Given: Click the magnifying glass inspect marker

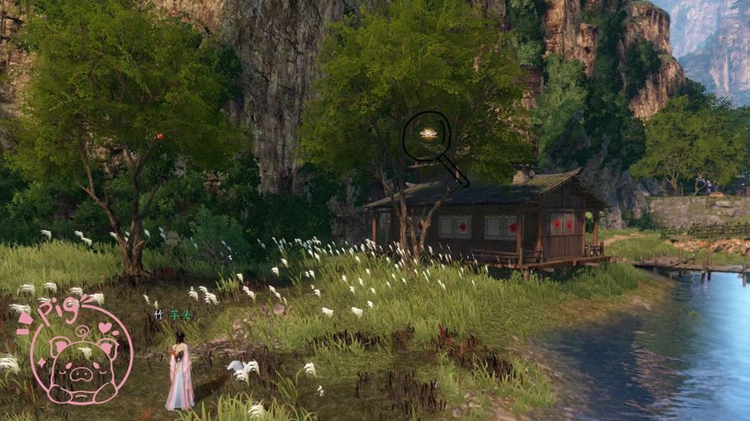Looking at the screenshot, I should pyautogui.click(x=427, y=134).
